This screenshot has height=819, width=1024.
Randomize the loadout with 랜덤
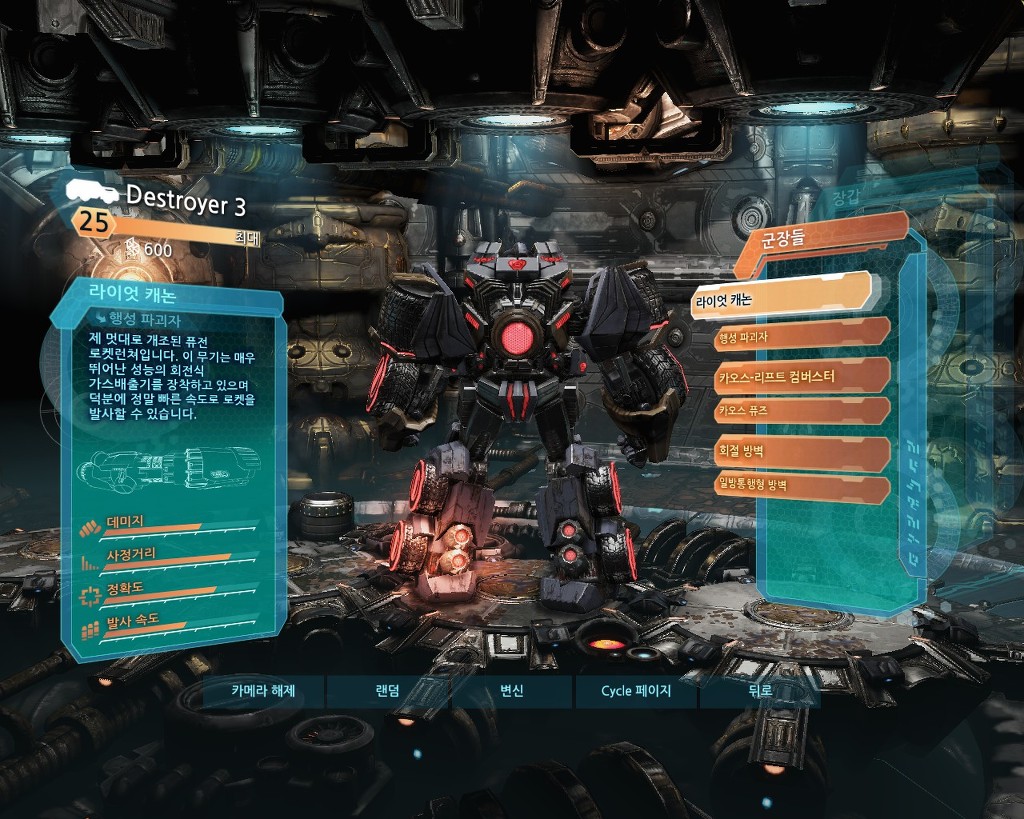pyautogui.click(x=387, y=691)
